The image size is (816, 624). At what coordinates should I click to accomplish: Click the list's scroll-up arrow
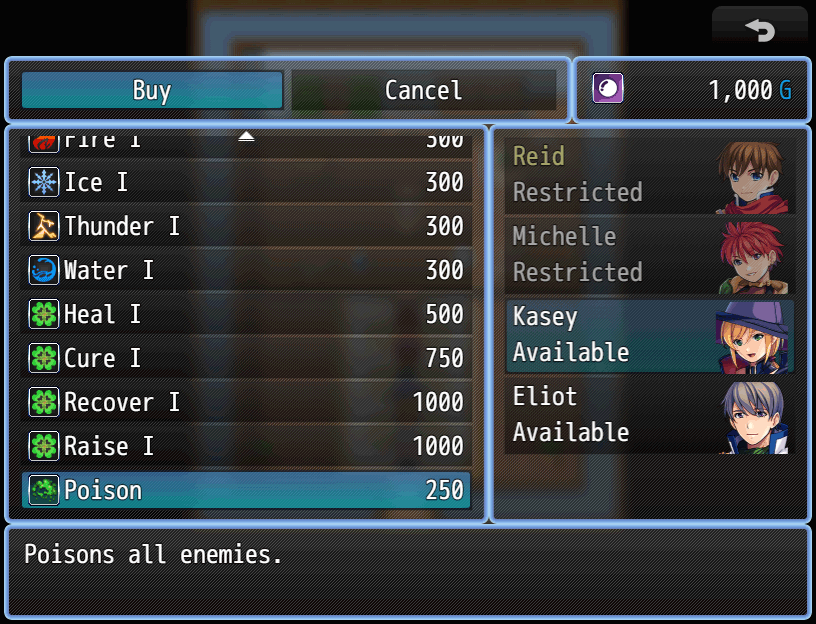tap(246, 136)
